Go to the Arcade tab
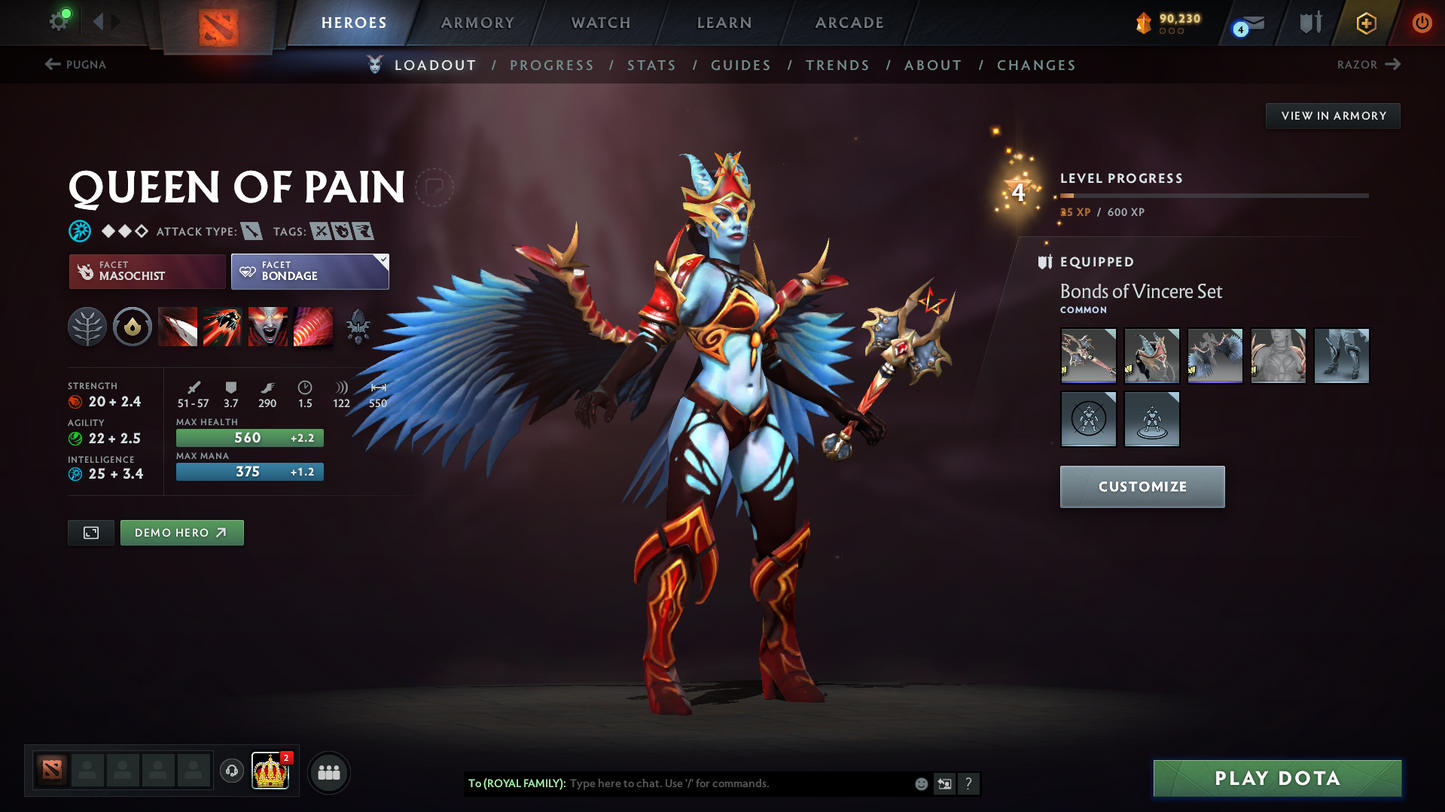The image size is (1445, 812). coord(849,23)
